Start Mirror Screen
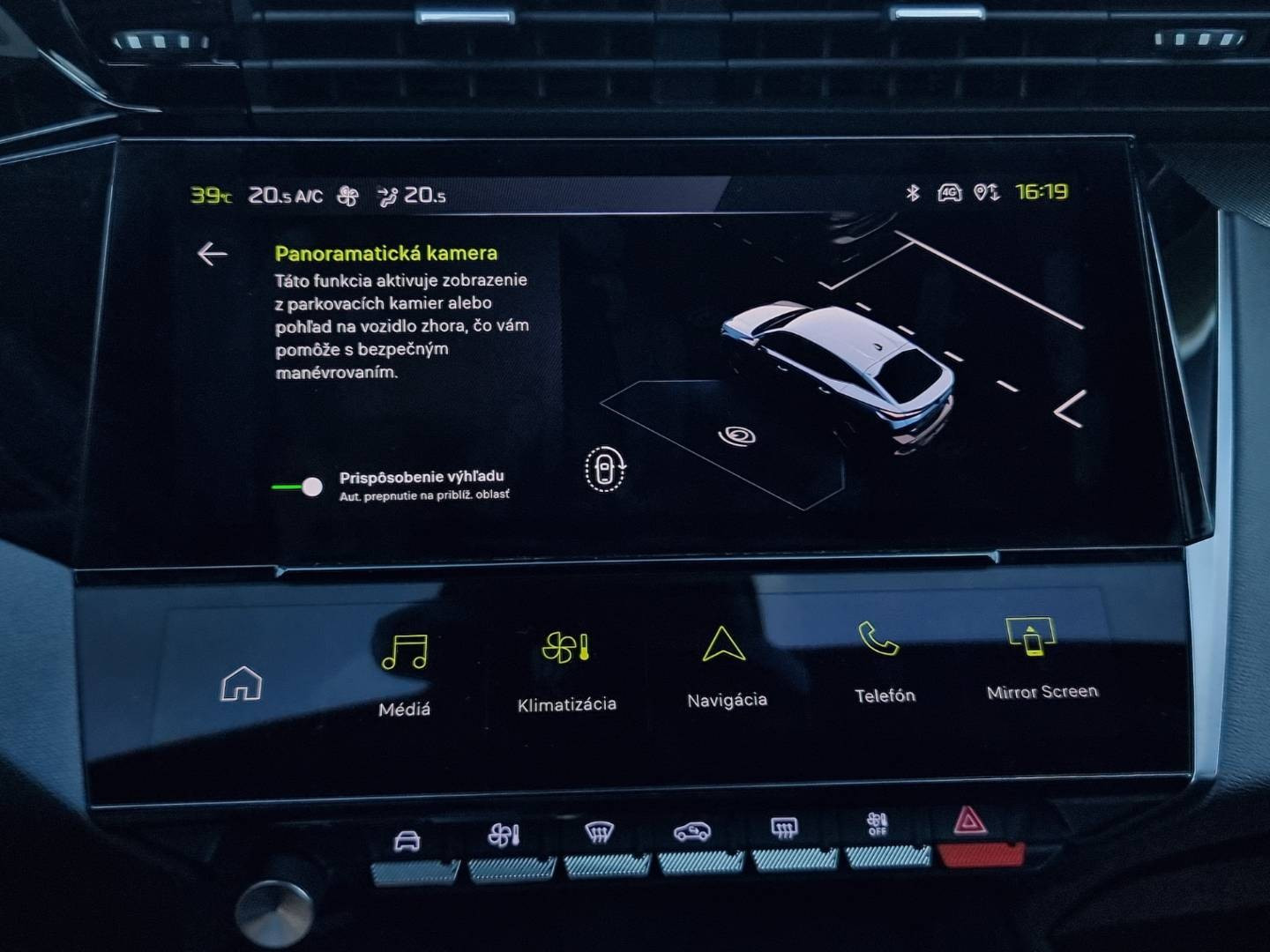 (1039, 658)
